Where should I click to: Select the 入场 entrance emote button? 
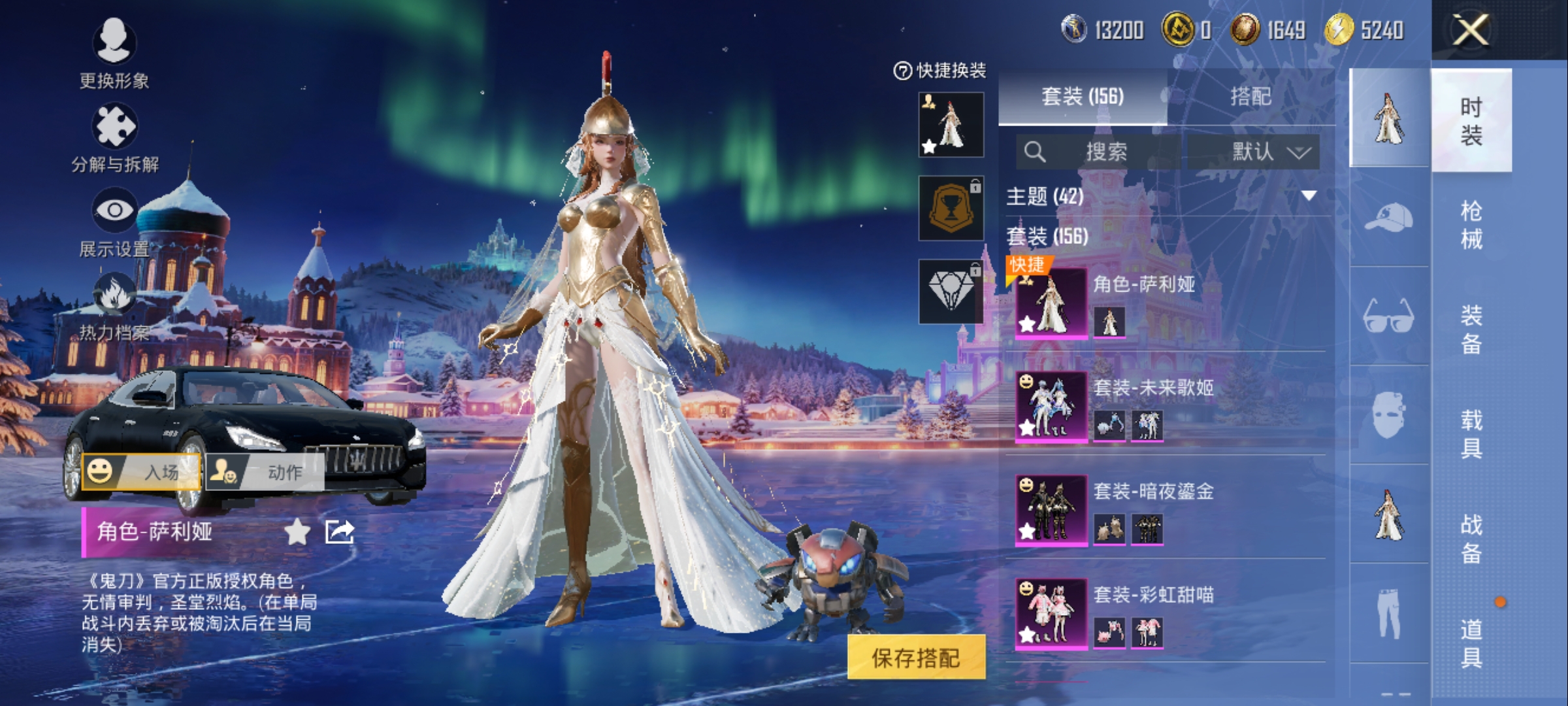[x=141, y=471]
